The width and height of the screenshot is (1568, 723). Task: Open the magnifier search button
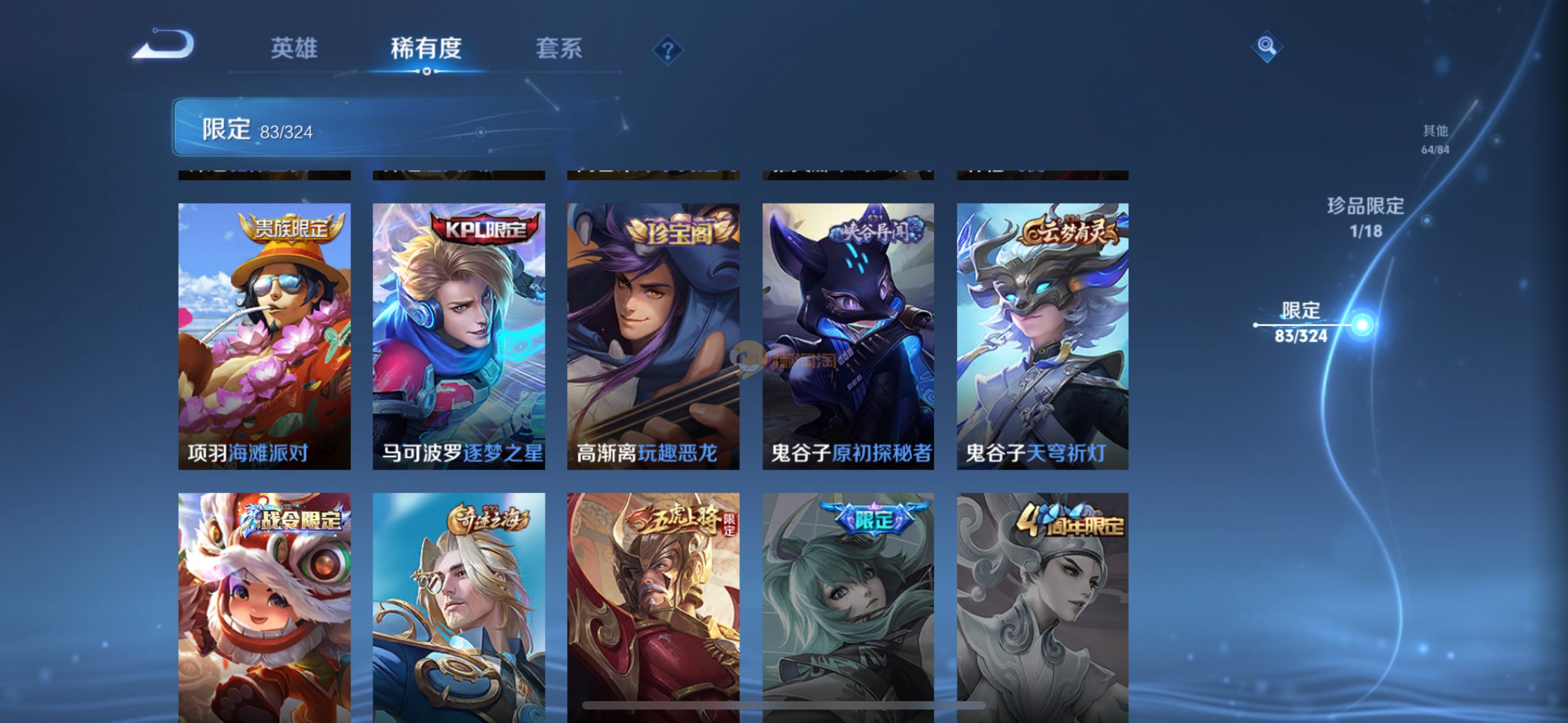point(1267,45)
